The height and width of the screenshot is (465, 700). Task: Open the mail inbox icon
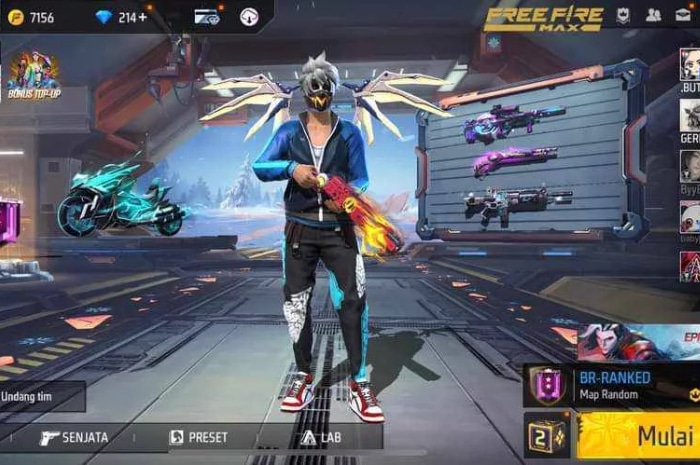click(x=686, y=15)
